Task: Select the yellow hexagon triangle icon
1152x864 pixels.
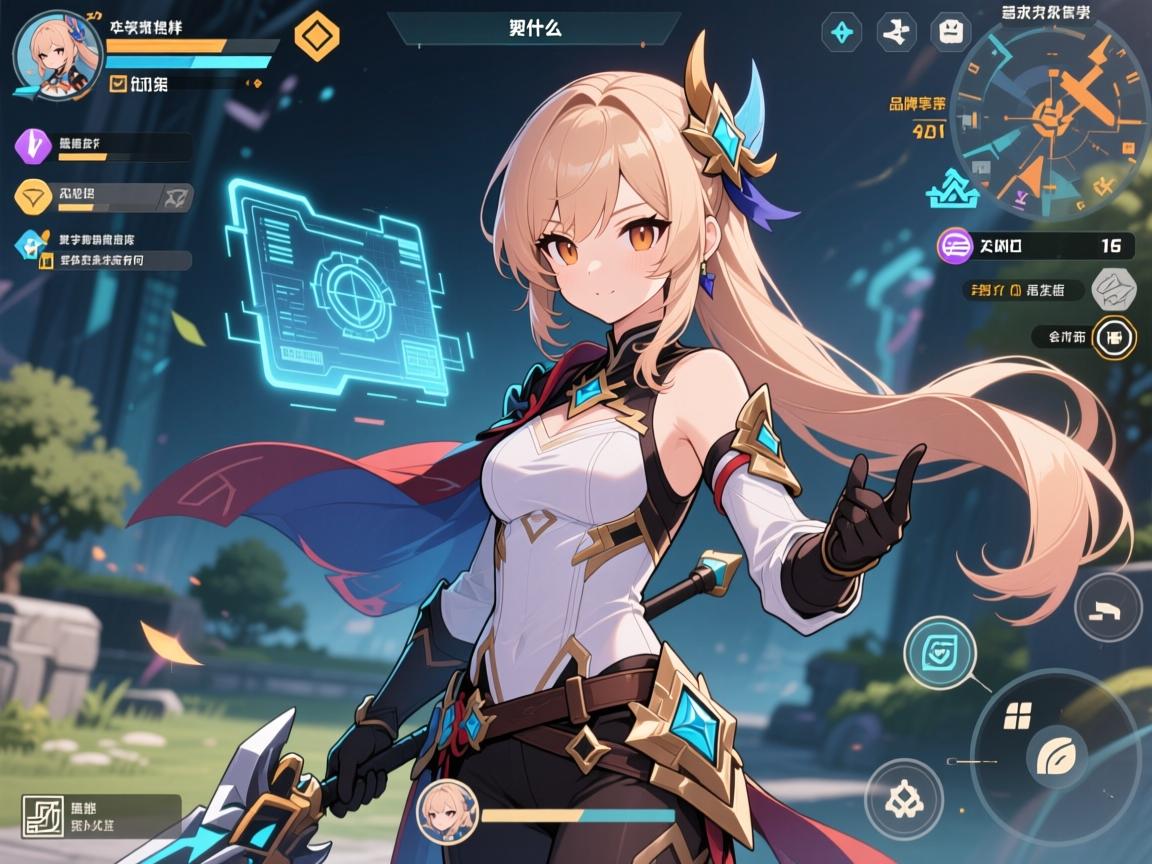Action: [x=33, y=196]
